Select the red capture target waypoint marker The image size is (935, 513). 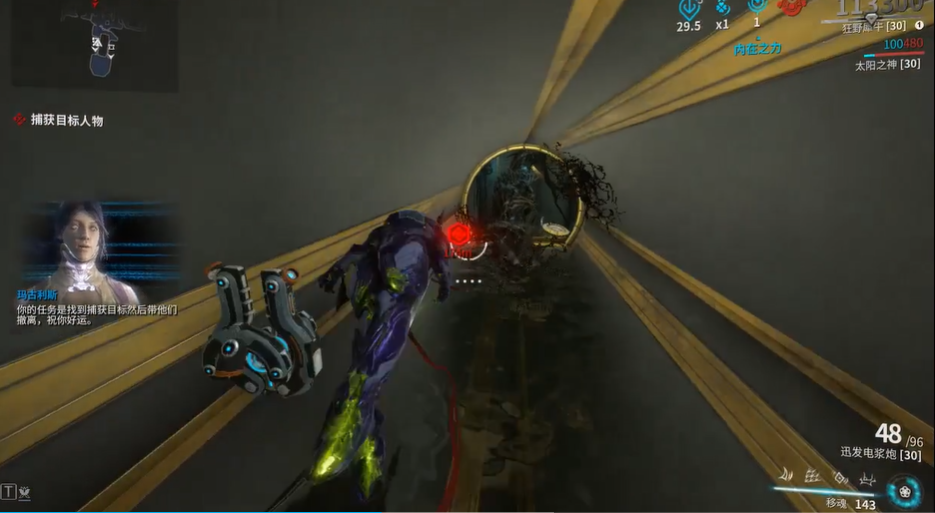(x=459, y=234)
